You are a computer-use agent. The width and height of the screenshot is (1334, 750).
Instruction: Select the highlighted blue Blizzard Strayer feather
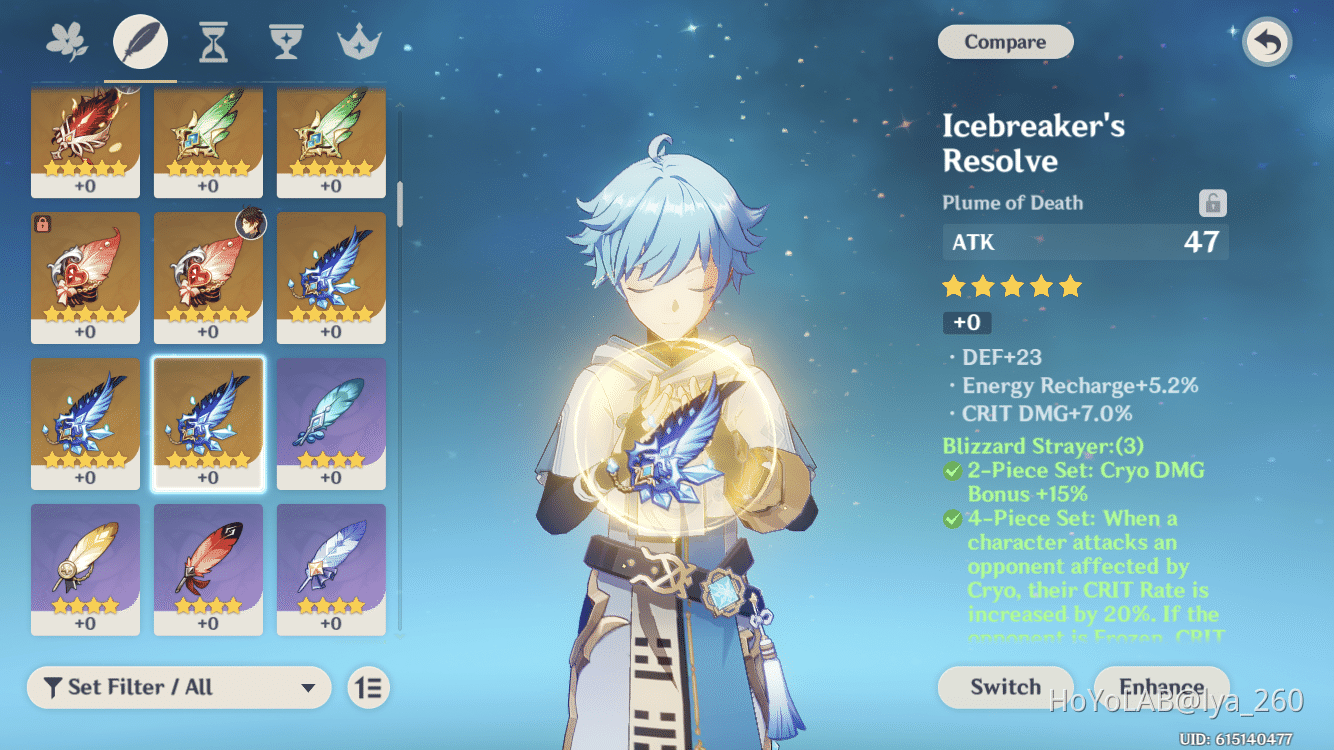[x=208, y=421]
